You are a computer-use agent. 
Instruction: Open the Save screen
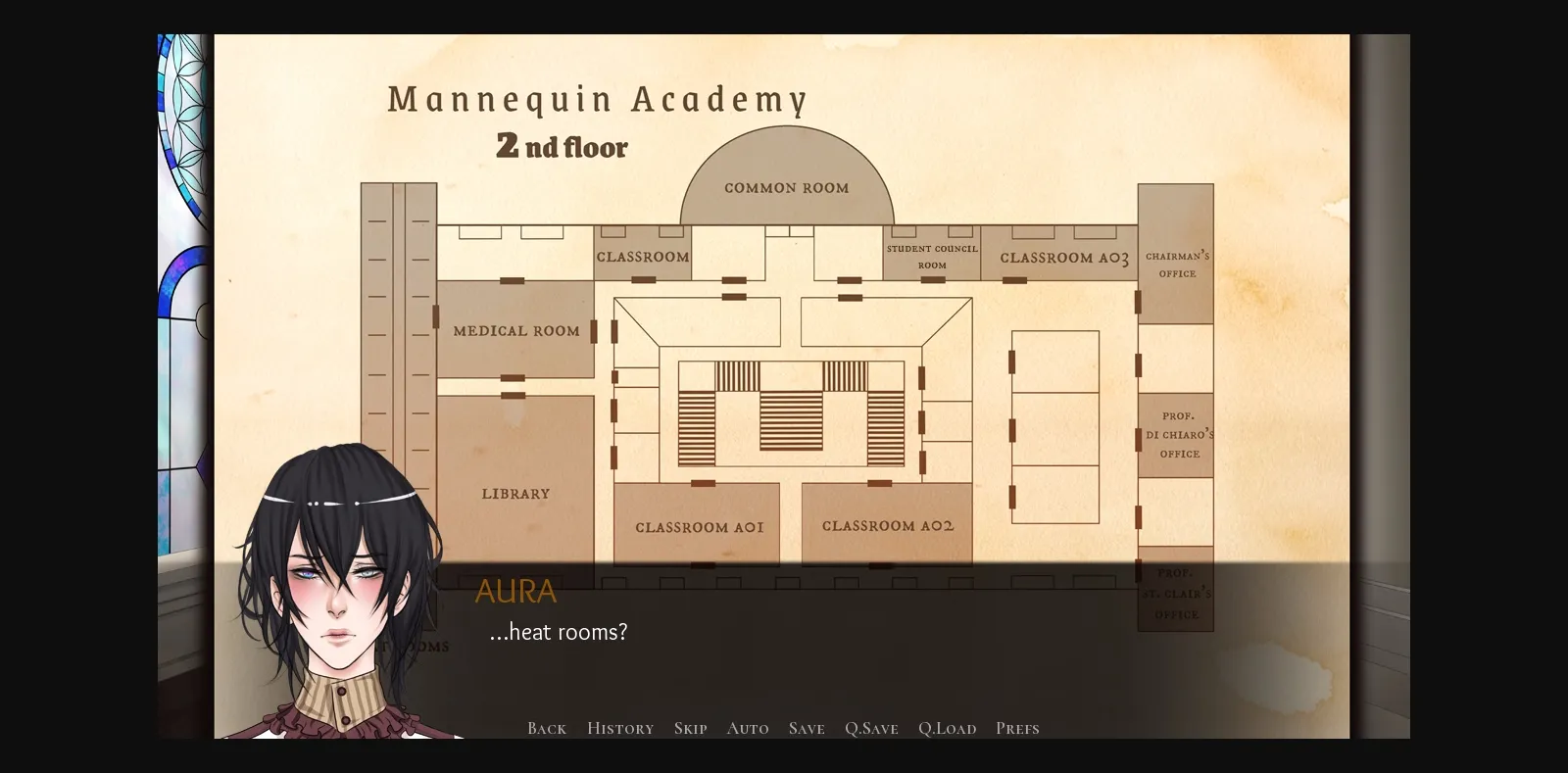click(806, 728)
